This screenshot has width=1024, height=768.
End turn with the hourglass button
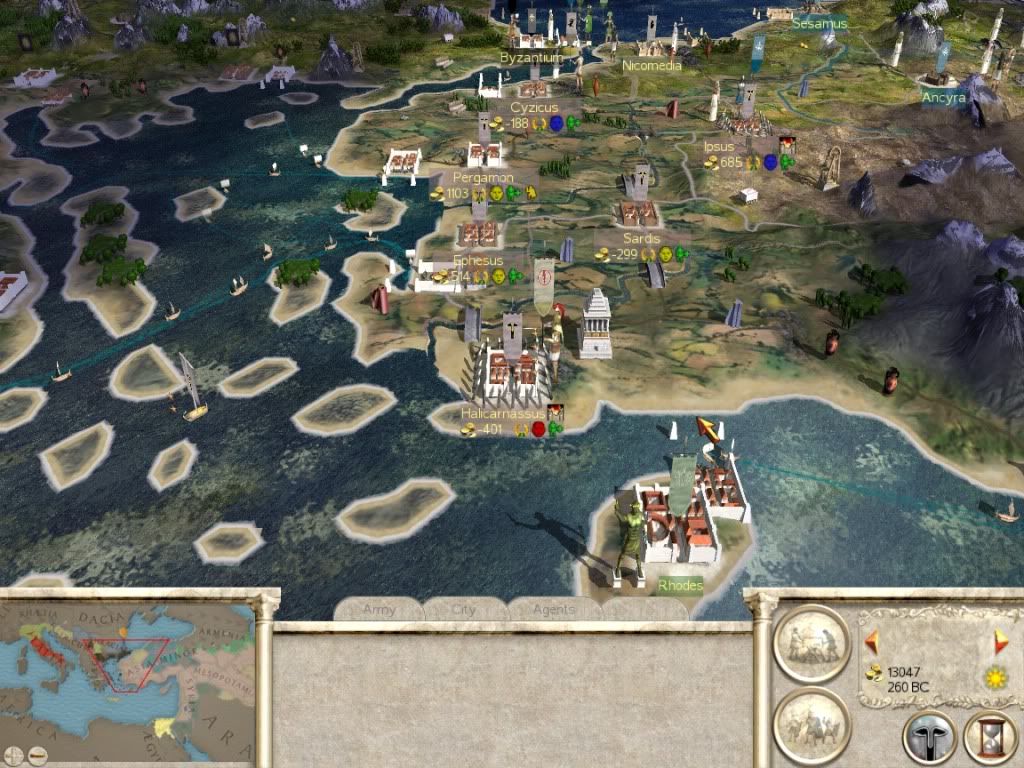(990, 738)
